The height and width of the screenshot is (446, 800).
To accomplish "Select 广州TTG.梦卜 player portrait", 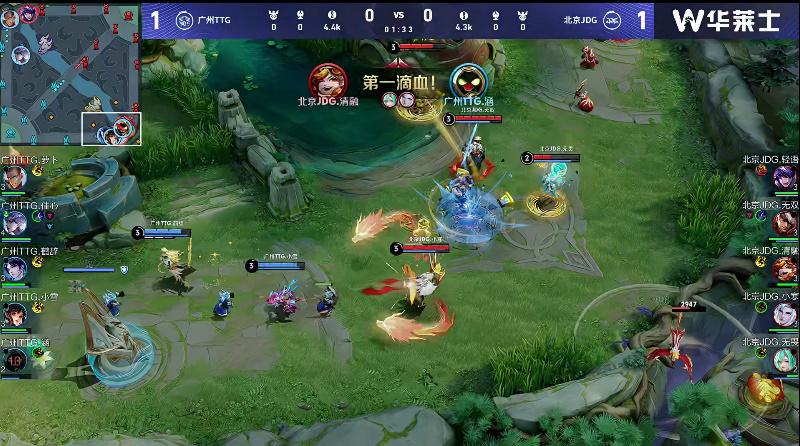I will click(x=14, y=178).
